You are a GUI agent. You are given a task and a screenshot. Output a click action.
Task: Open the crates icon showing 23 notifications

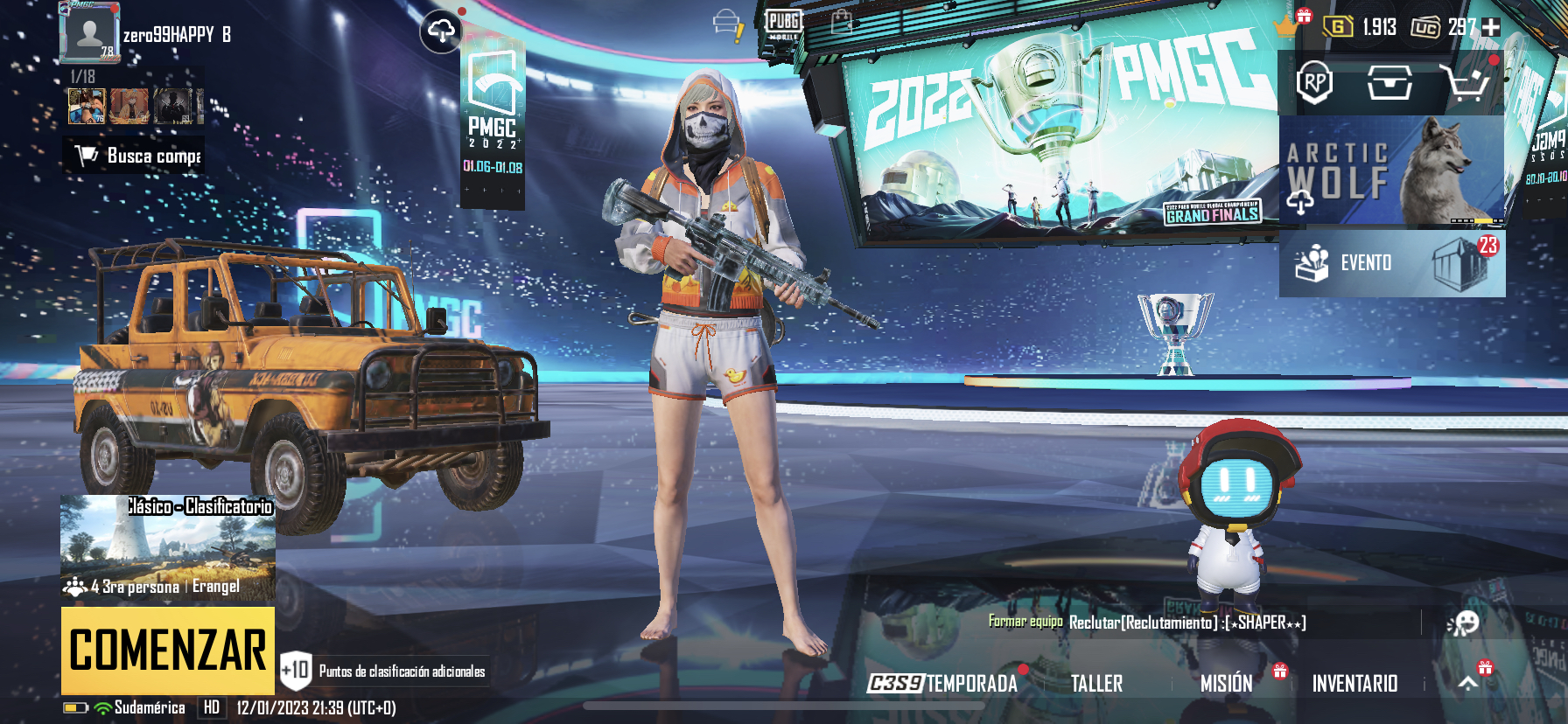1463,261
